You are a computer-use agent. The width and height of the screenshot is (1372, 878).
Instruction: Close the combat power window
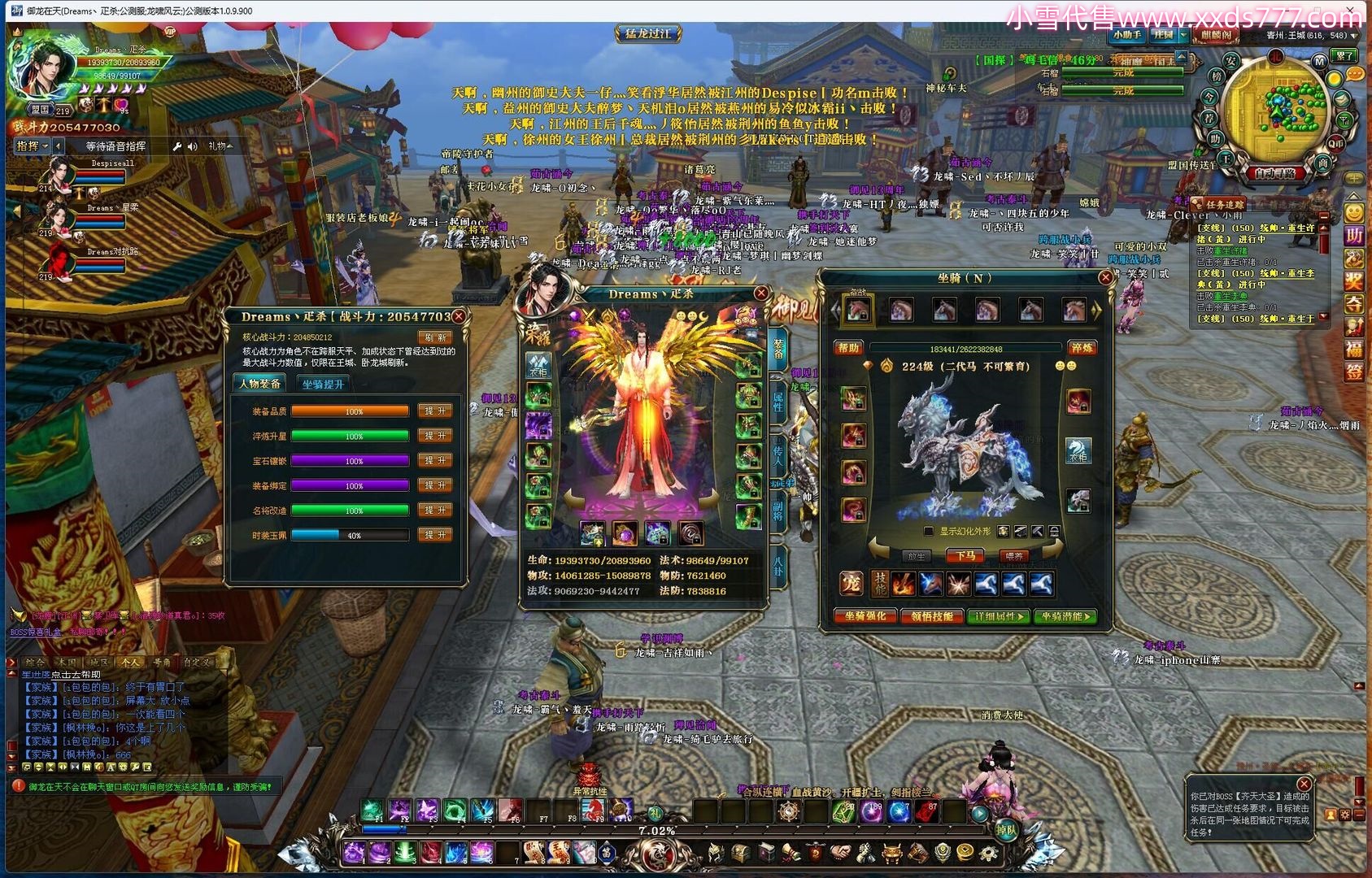tap(459, 316)
